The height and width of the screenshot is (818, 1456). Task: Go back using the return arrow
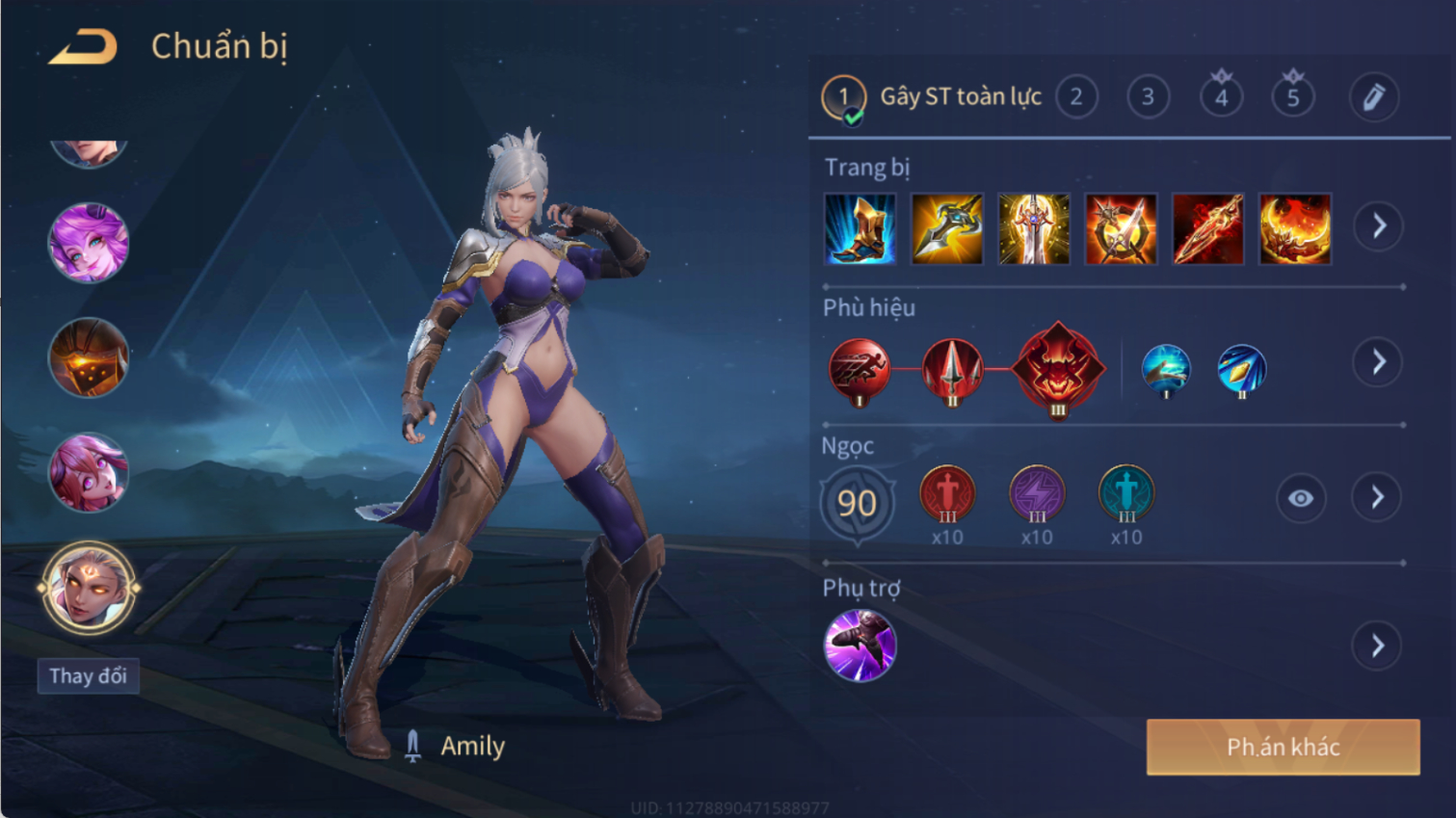click(x=84, y=47)
